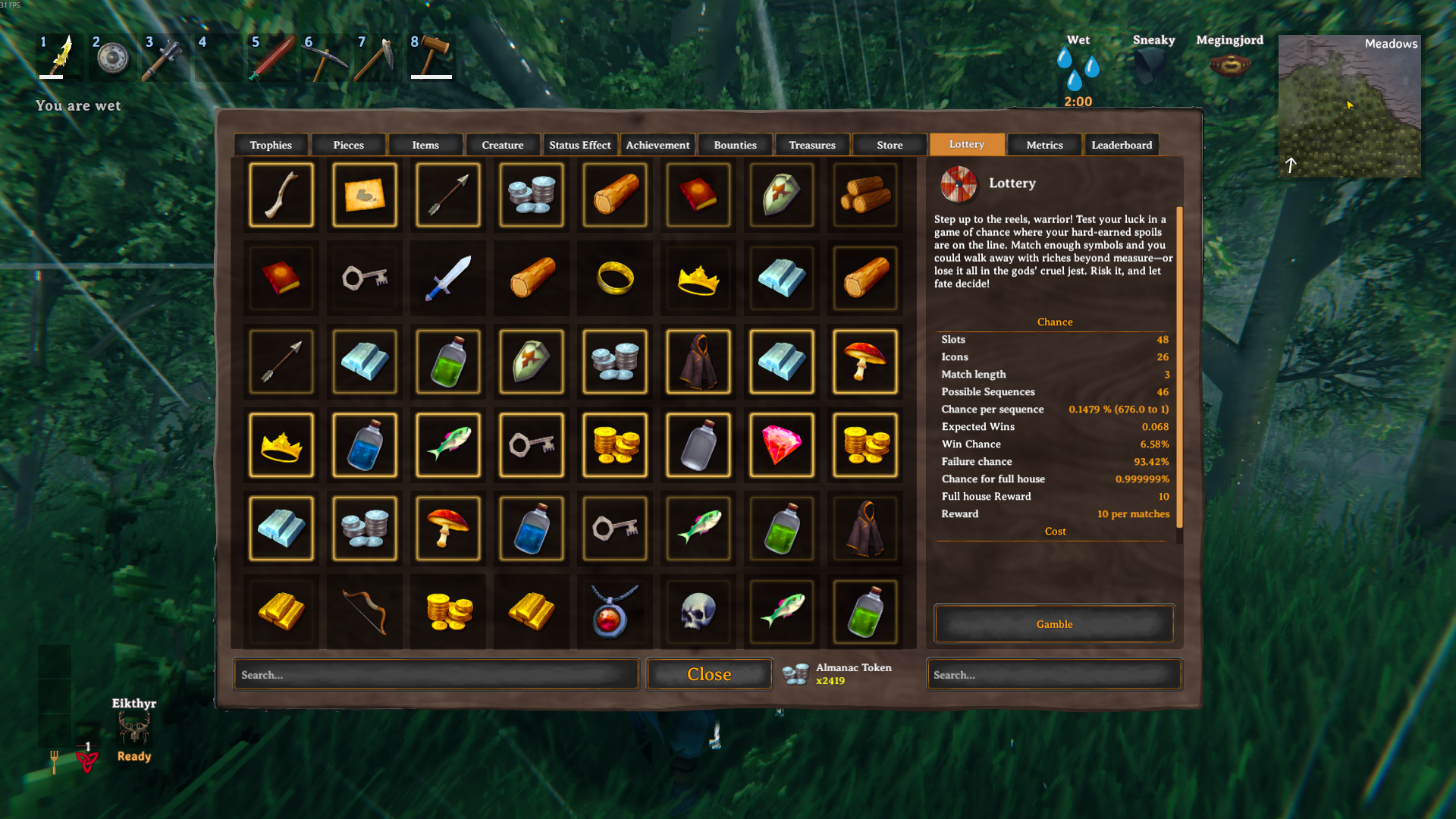The height and width of the screenshot is (819, 1456).
Task: Switch to the Achievement tab
Action: tap(657, 145)
